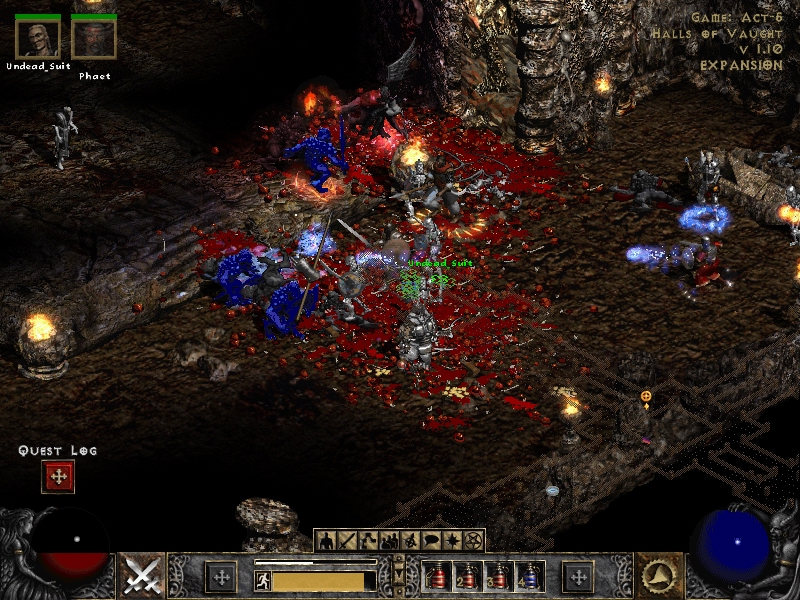Open the character sheet from mini menu
This screenshot has width=800, height=600.
[326, 541]
